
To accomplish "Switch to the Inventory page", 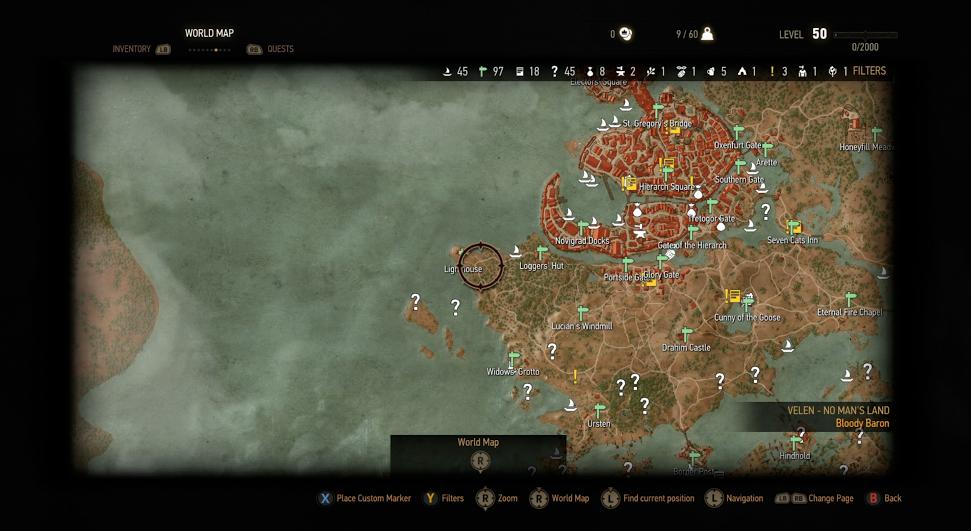I will pos(131,49).
